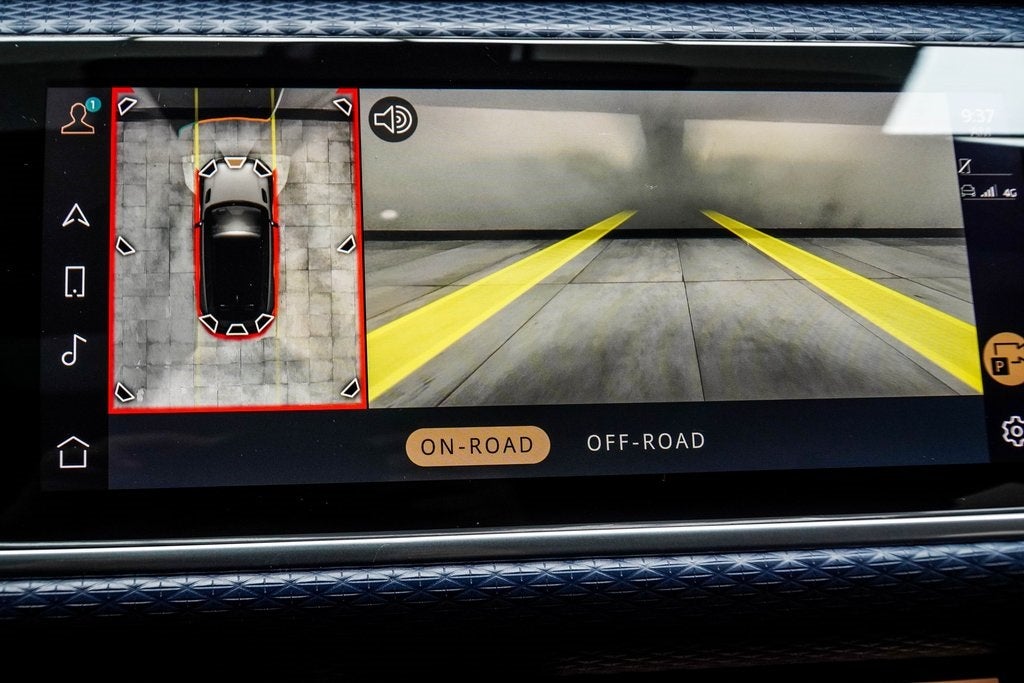Toggle the parking sensor sound icon

(393, 120)
